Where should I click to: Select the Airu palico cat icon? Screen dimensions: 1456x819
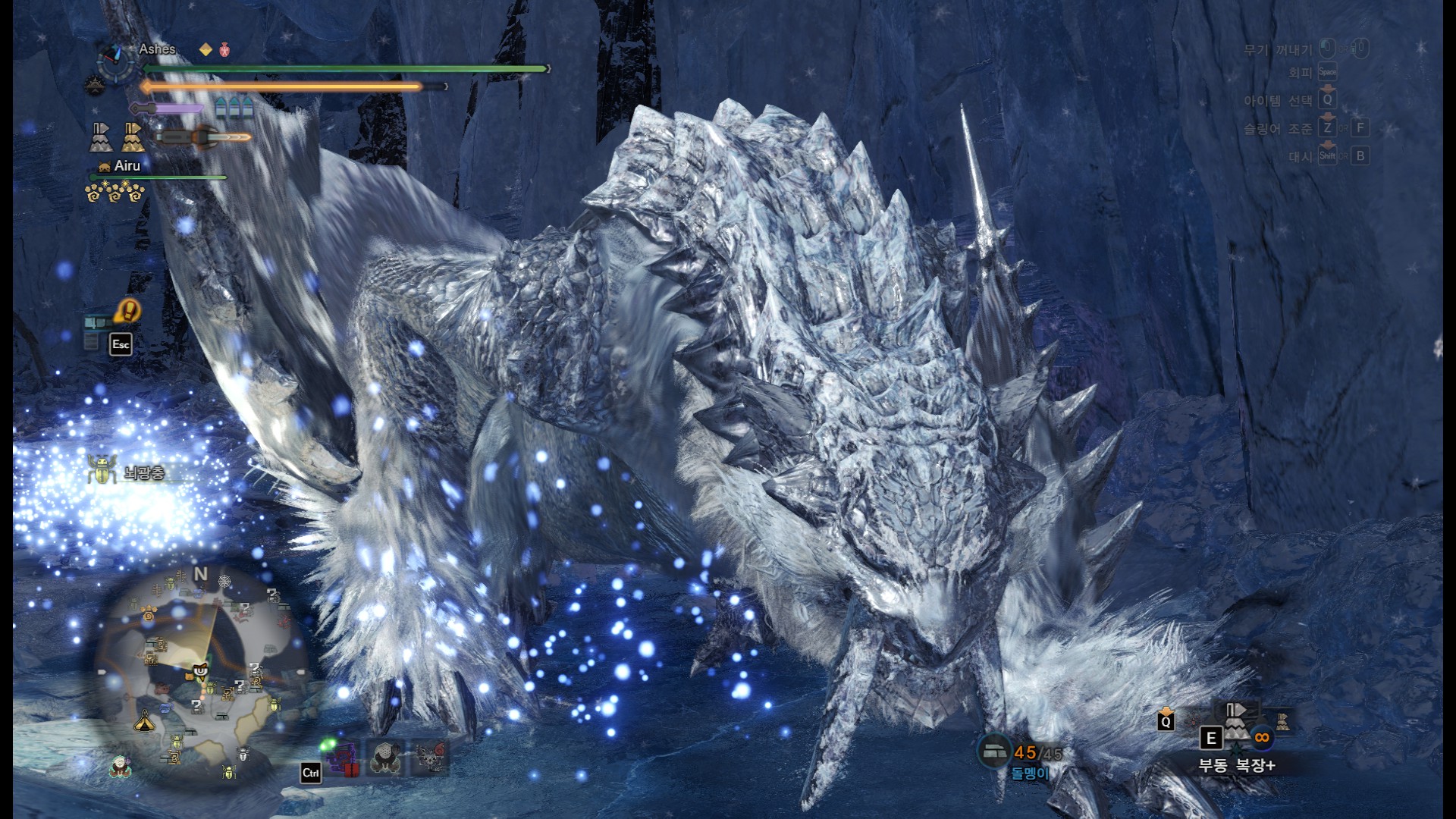[x=104, y=167]
